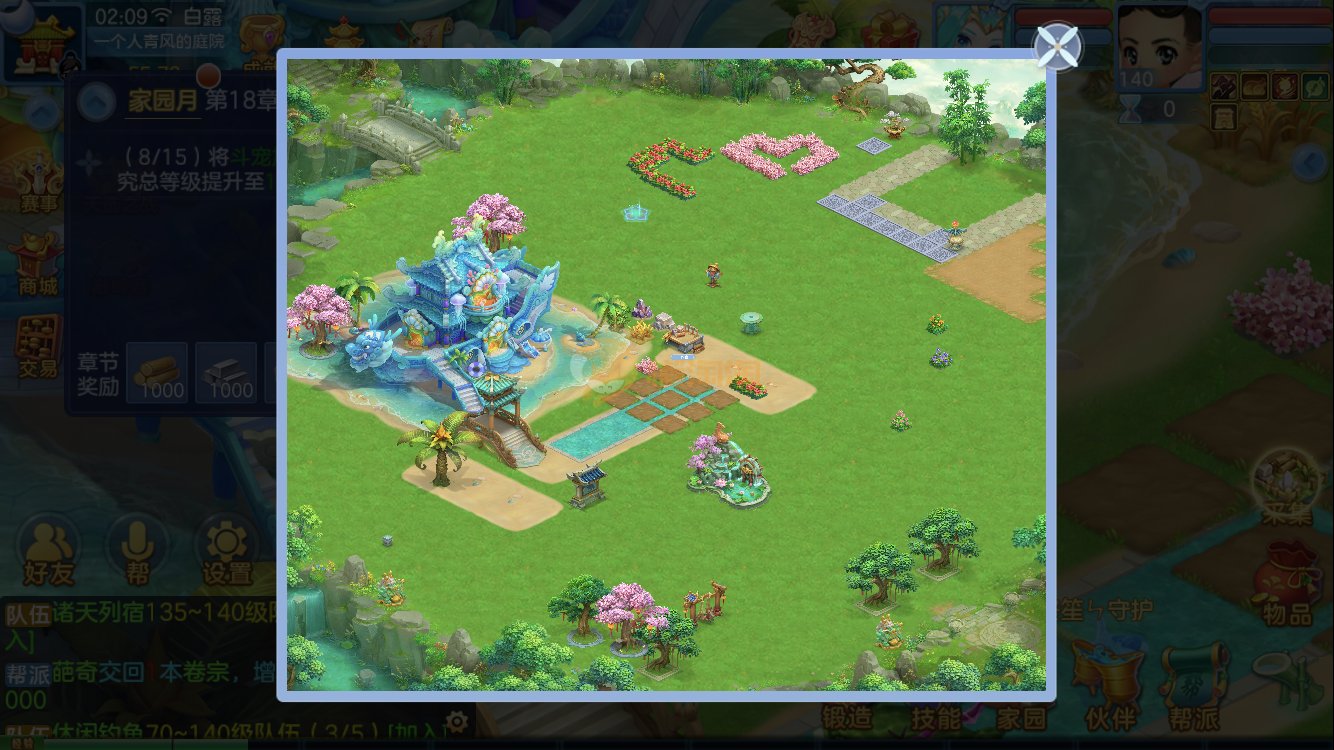Open the 好友 friends list
This screenshot has height=750, width=1334.
(48, 552)
